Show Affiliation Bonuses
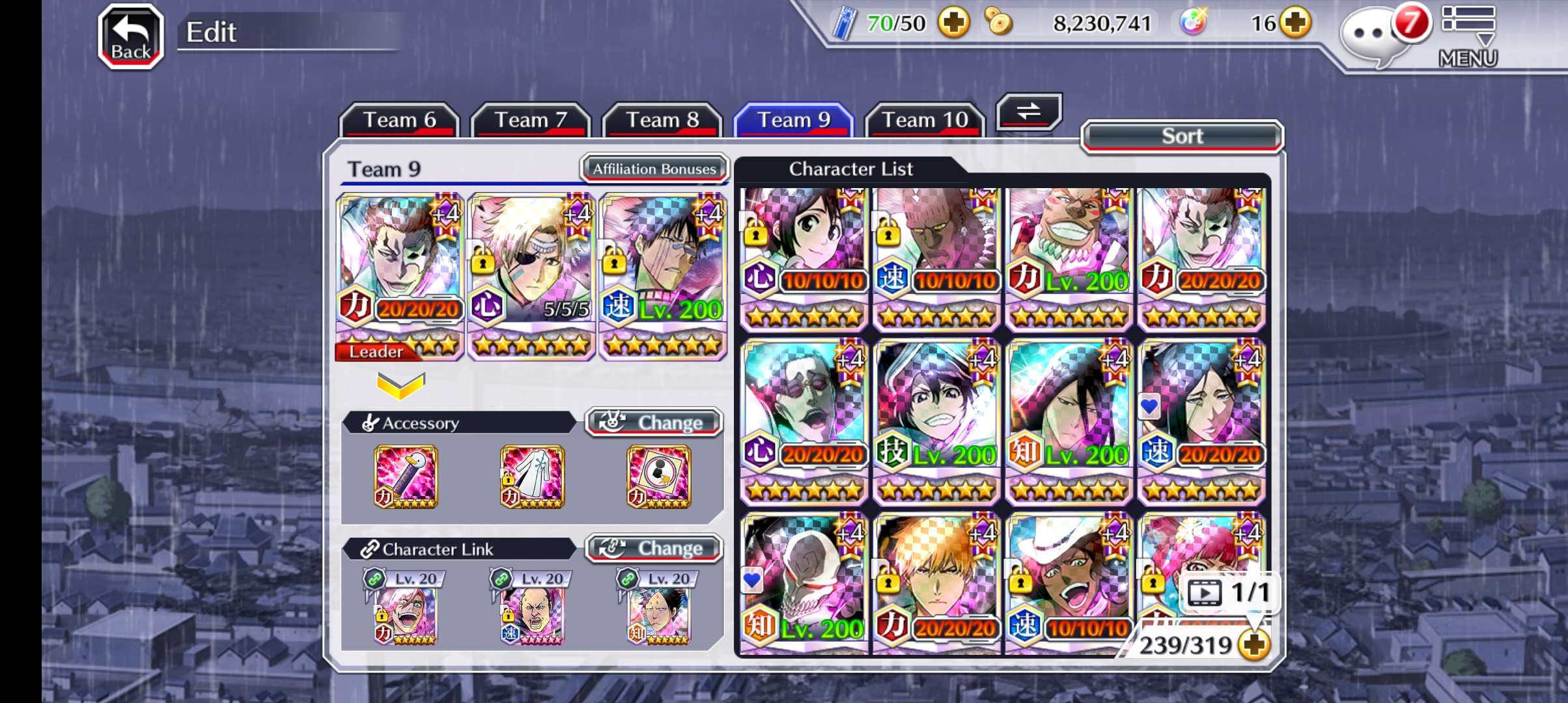Screen dimensions: 1568x703 pyautogui.click(x=654, y=169)
